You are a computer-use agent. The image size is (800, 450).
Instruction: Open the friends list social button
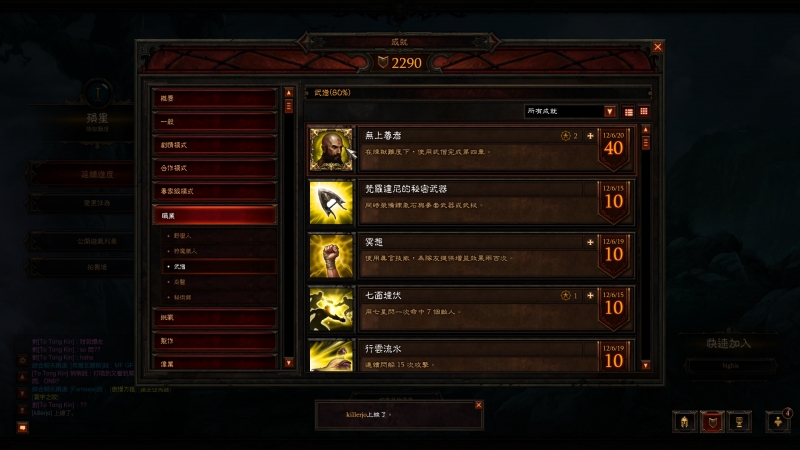tap(778, 422)
